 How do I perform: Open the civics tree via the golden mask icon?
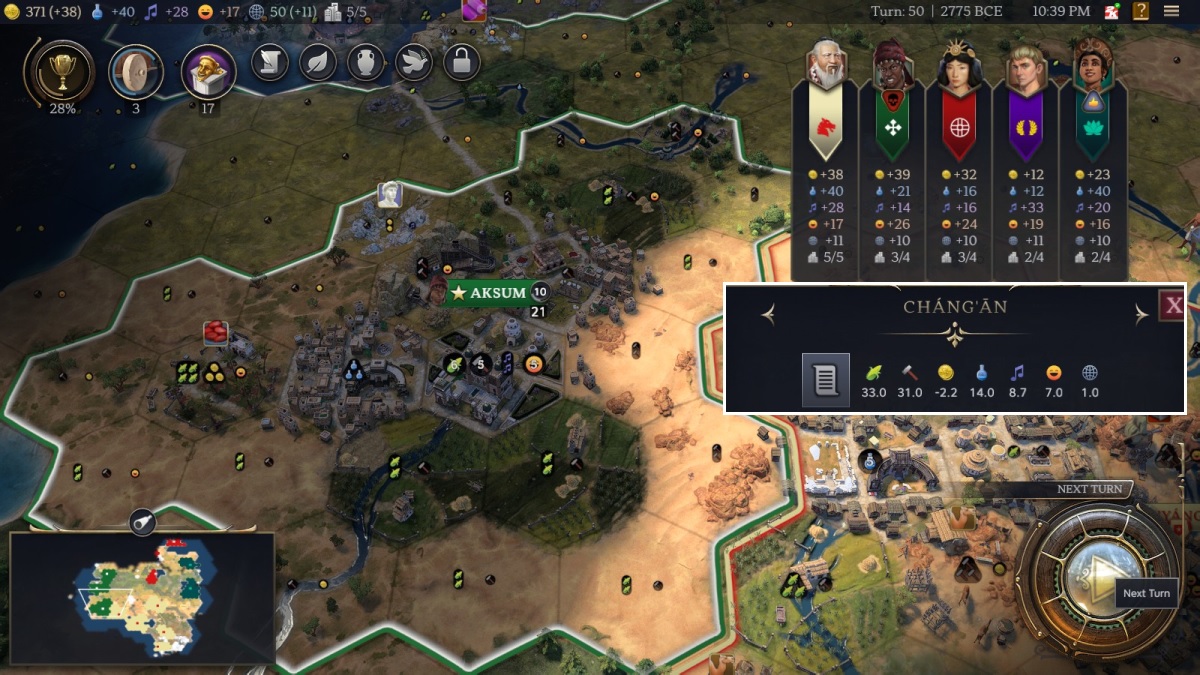pos(208,72)
